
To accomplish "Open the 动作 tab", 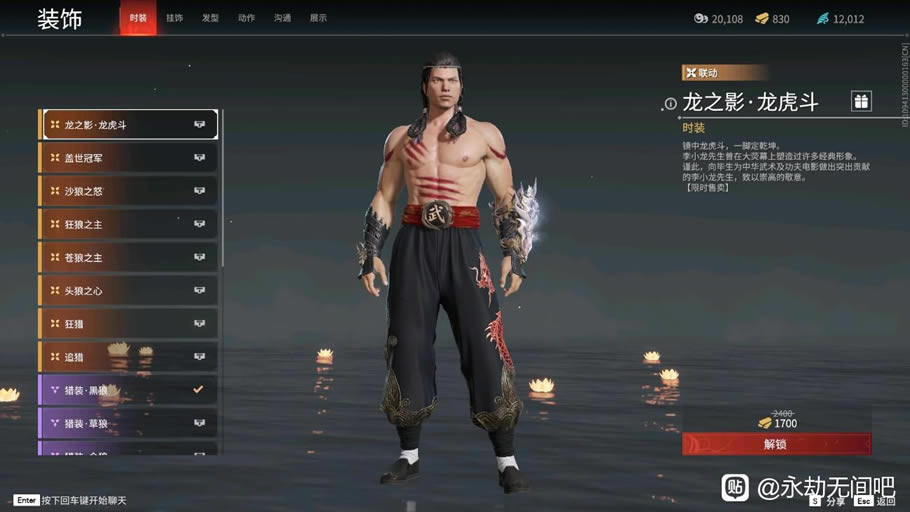I will coord(246,18).
